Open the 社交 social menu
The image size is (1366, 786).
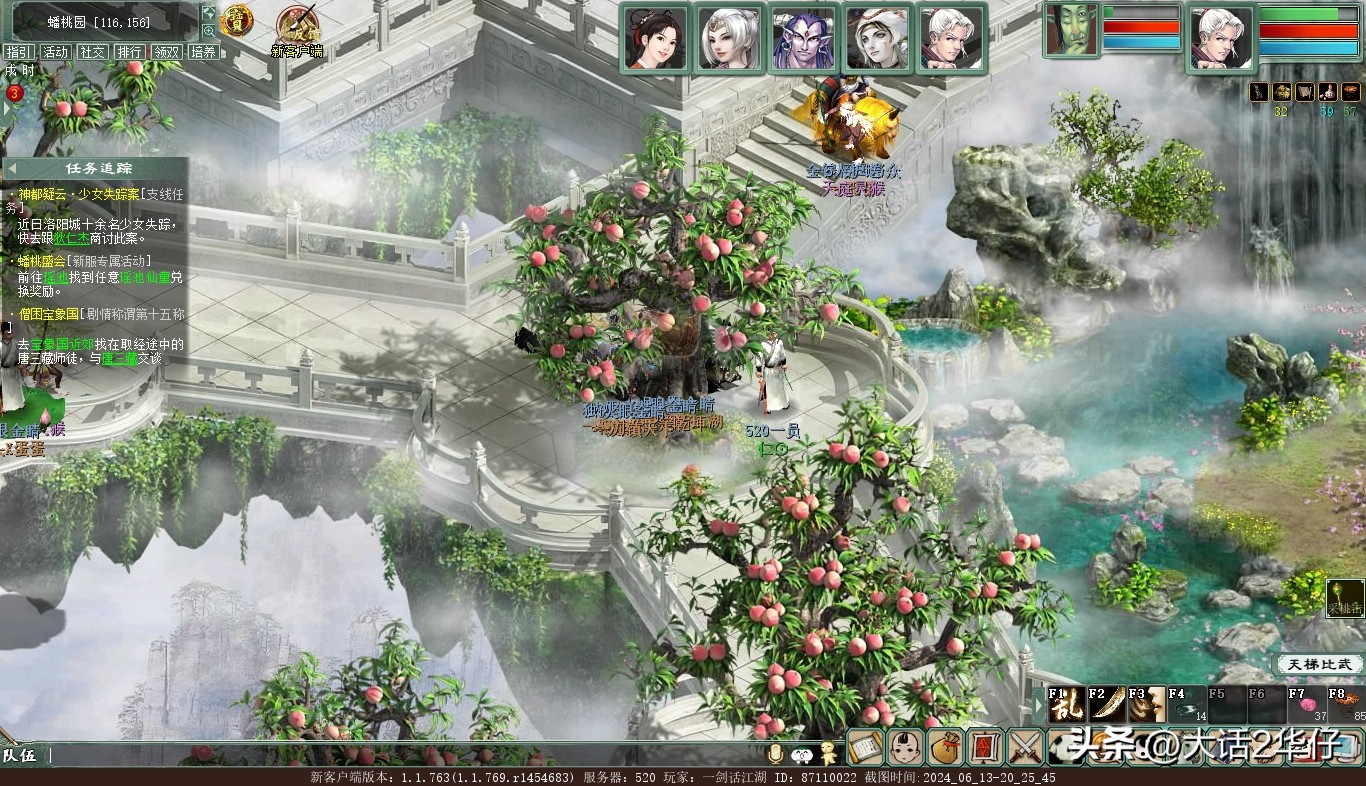(93, 52)
